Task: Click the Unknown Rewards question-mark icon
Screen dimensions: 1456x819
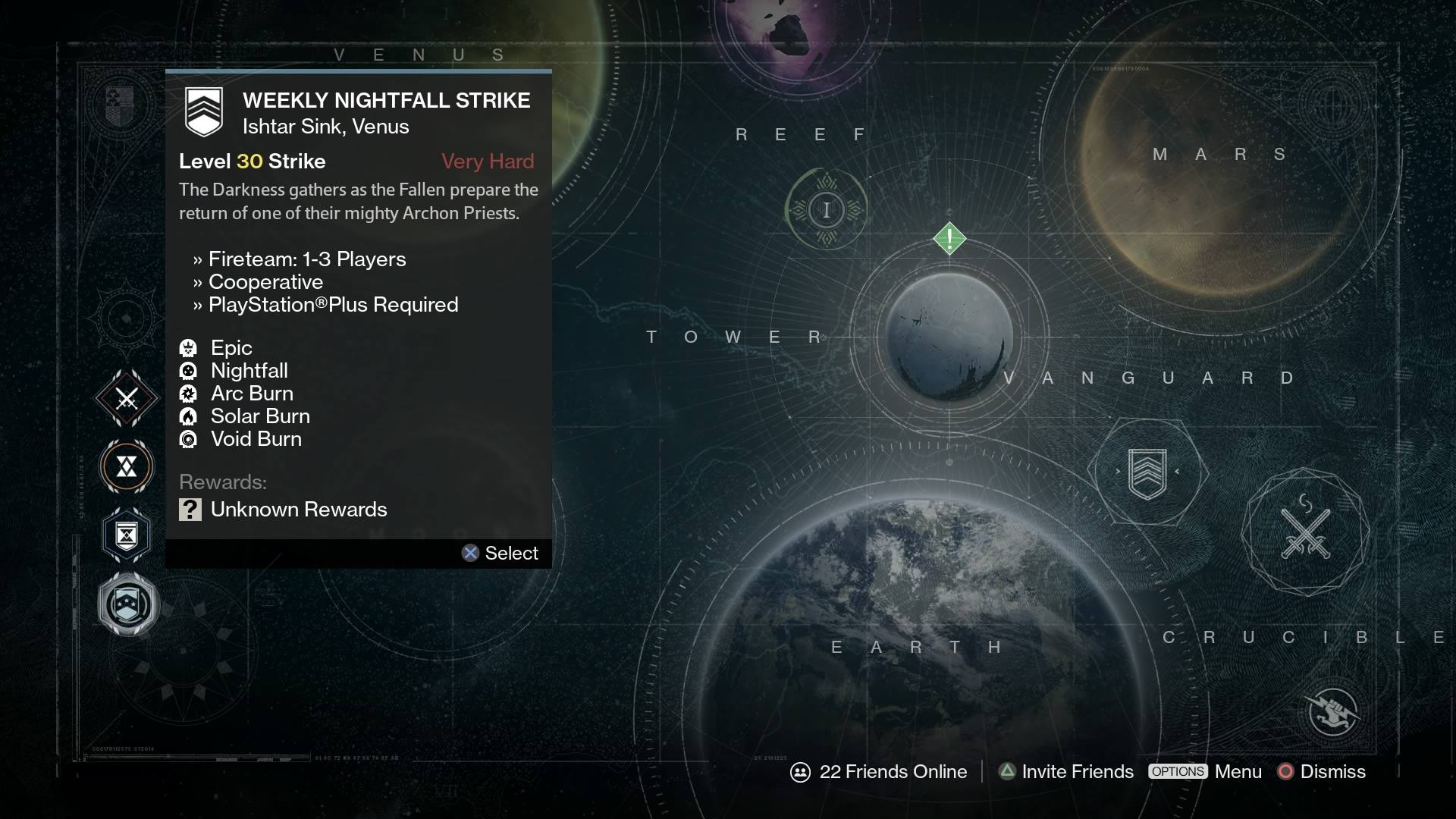Action: pyautogui.click(x=190, y=510)
